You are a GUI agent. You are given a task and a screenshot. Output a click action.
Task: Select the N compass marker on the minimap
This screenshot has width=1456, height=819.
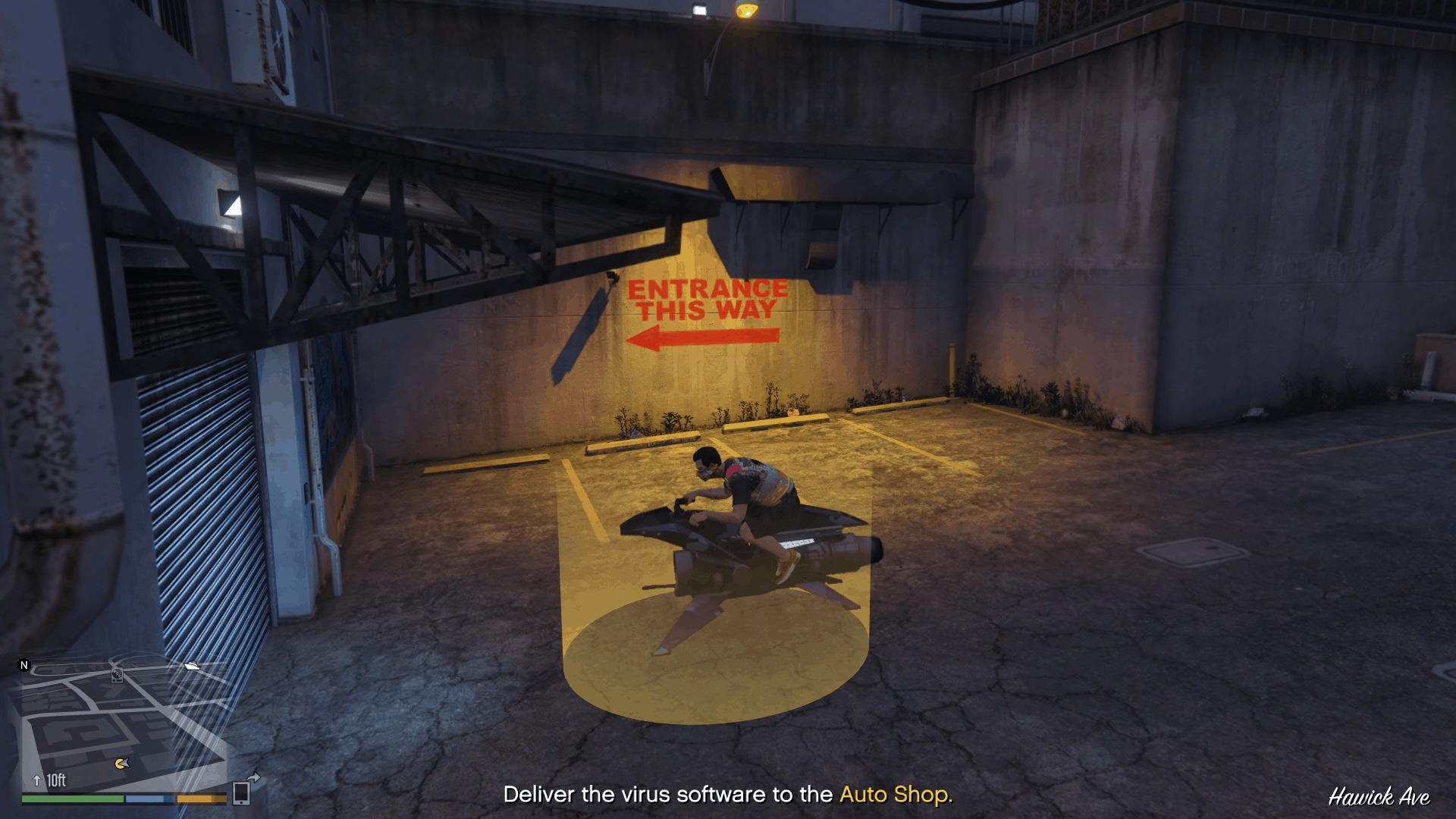point(24,665)
